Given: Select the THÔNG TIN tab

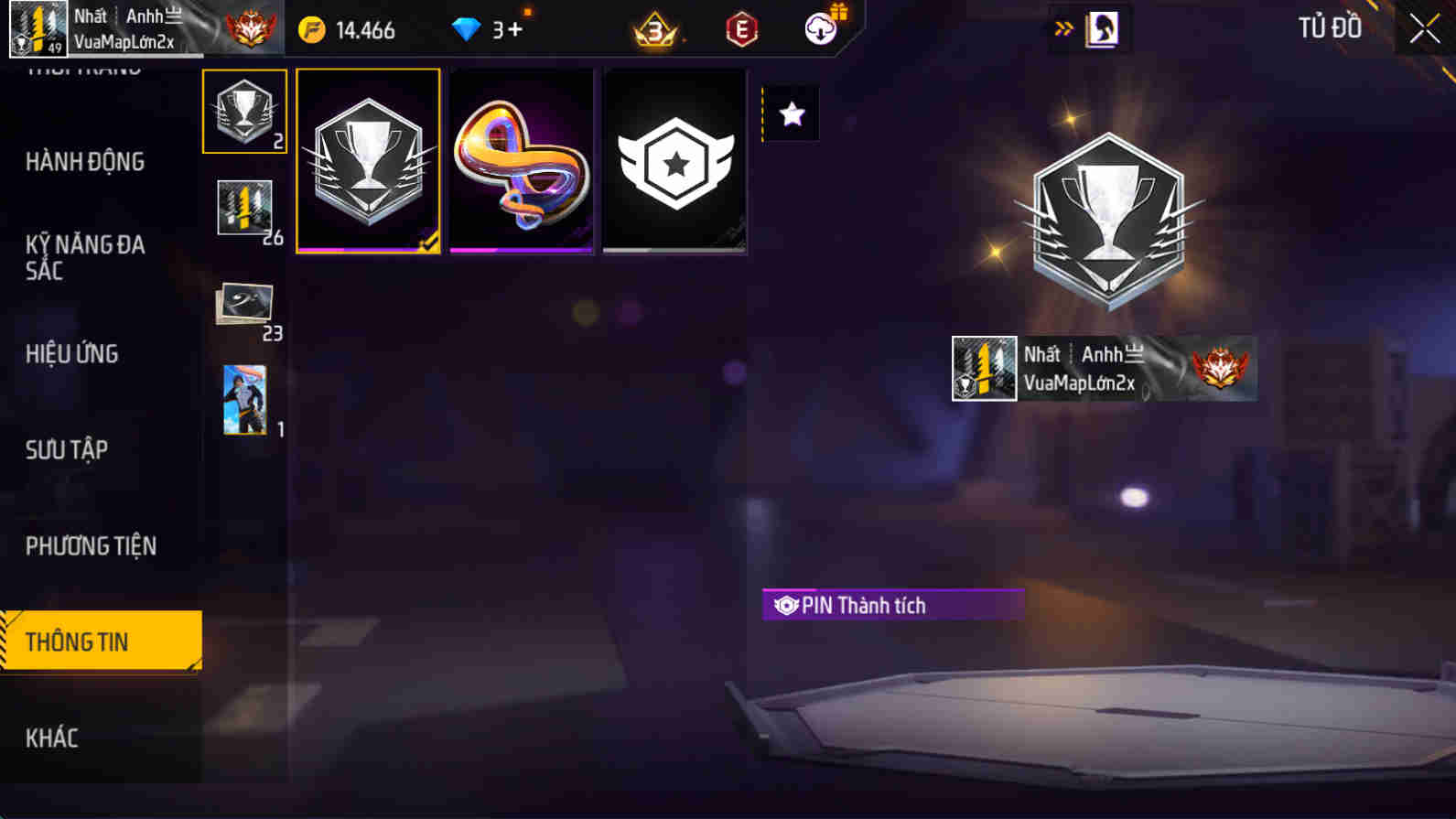Looking at the screenshot, I should click(x=79, y=641).
